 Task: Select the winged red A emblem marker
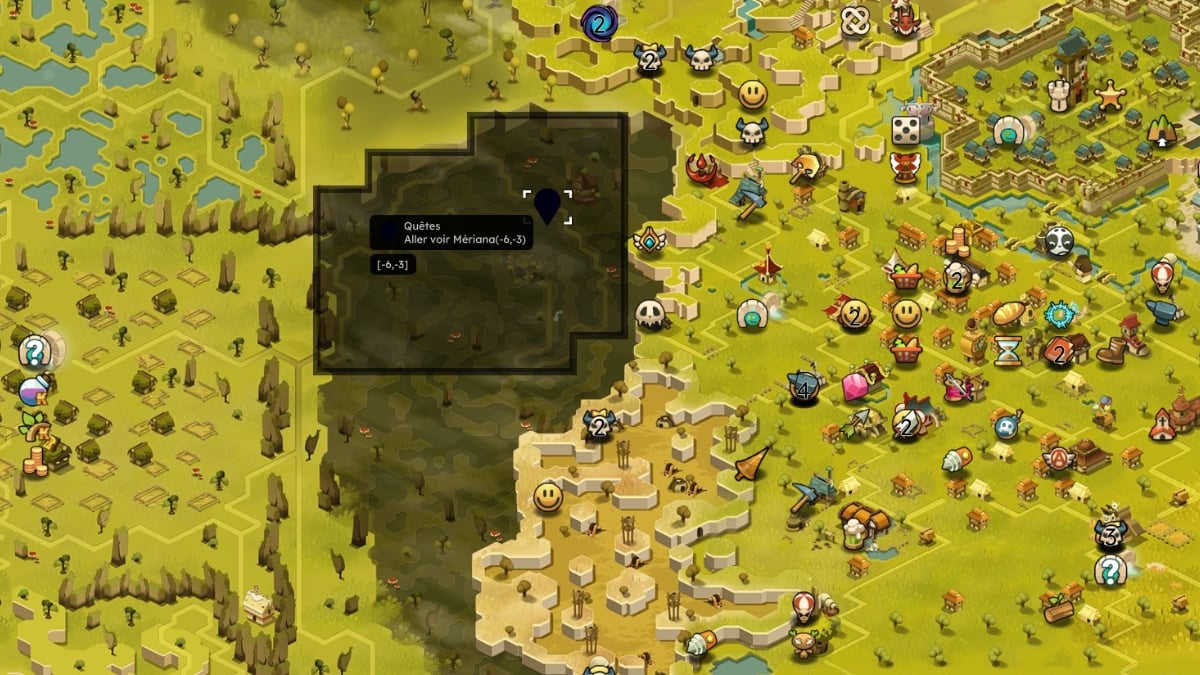(x=1058, y=458)
